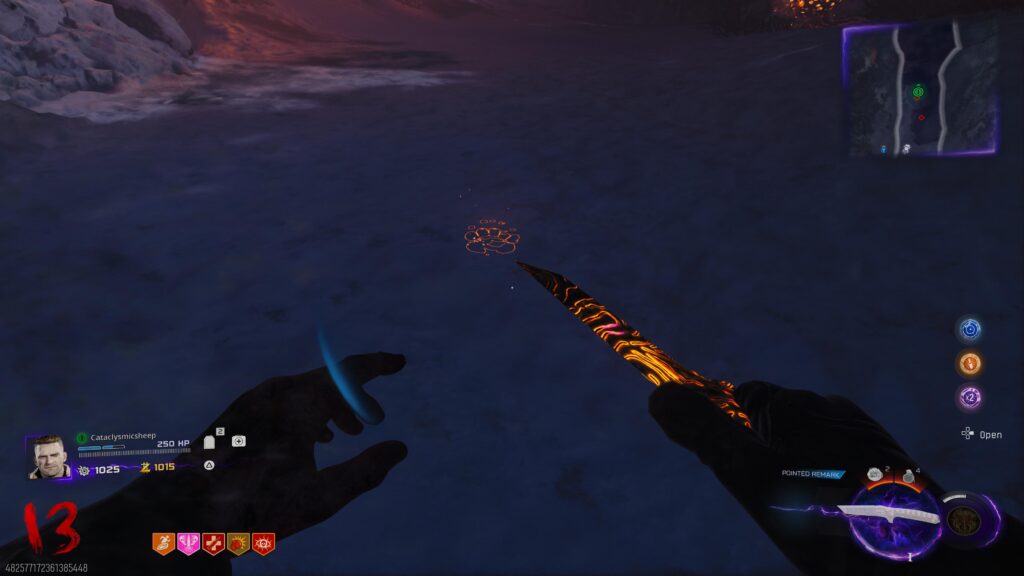Activate the round field upgrade icon
Screen dimensions: 1024x576
point(964,520)
